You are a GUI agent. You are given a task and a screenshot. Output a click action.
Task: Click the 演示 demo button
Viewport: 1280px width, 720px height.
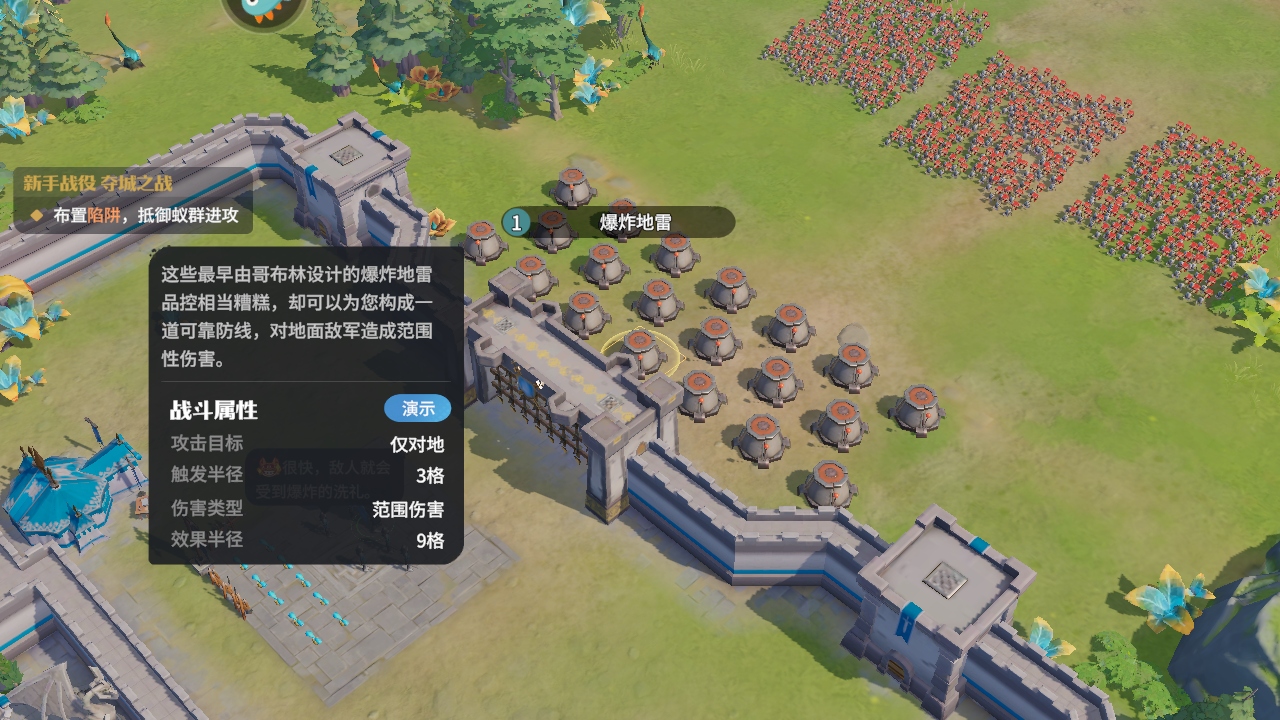419,408
